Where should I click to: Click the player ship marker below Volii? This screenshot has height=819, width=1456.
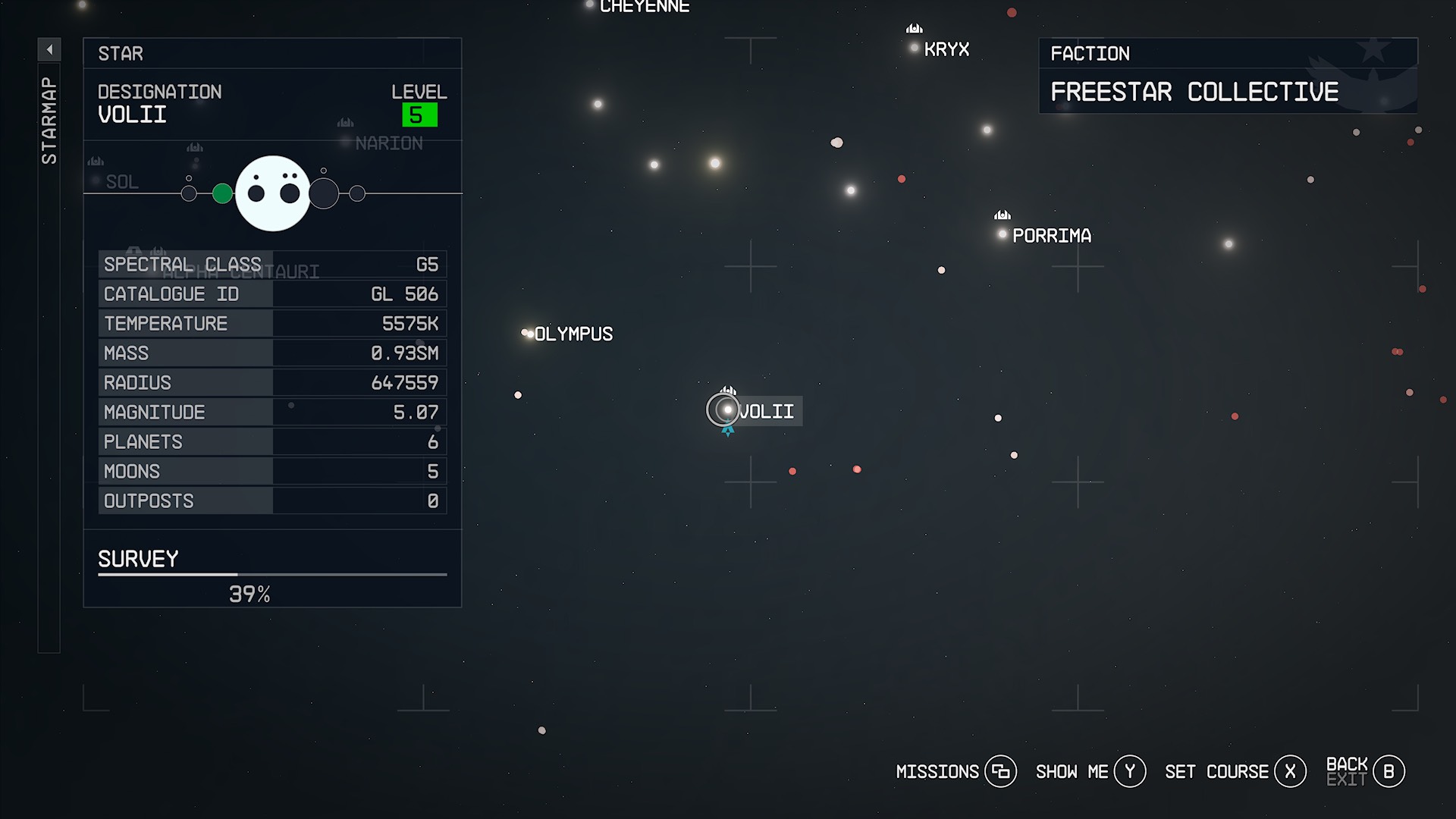pos(727,429)
